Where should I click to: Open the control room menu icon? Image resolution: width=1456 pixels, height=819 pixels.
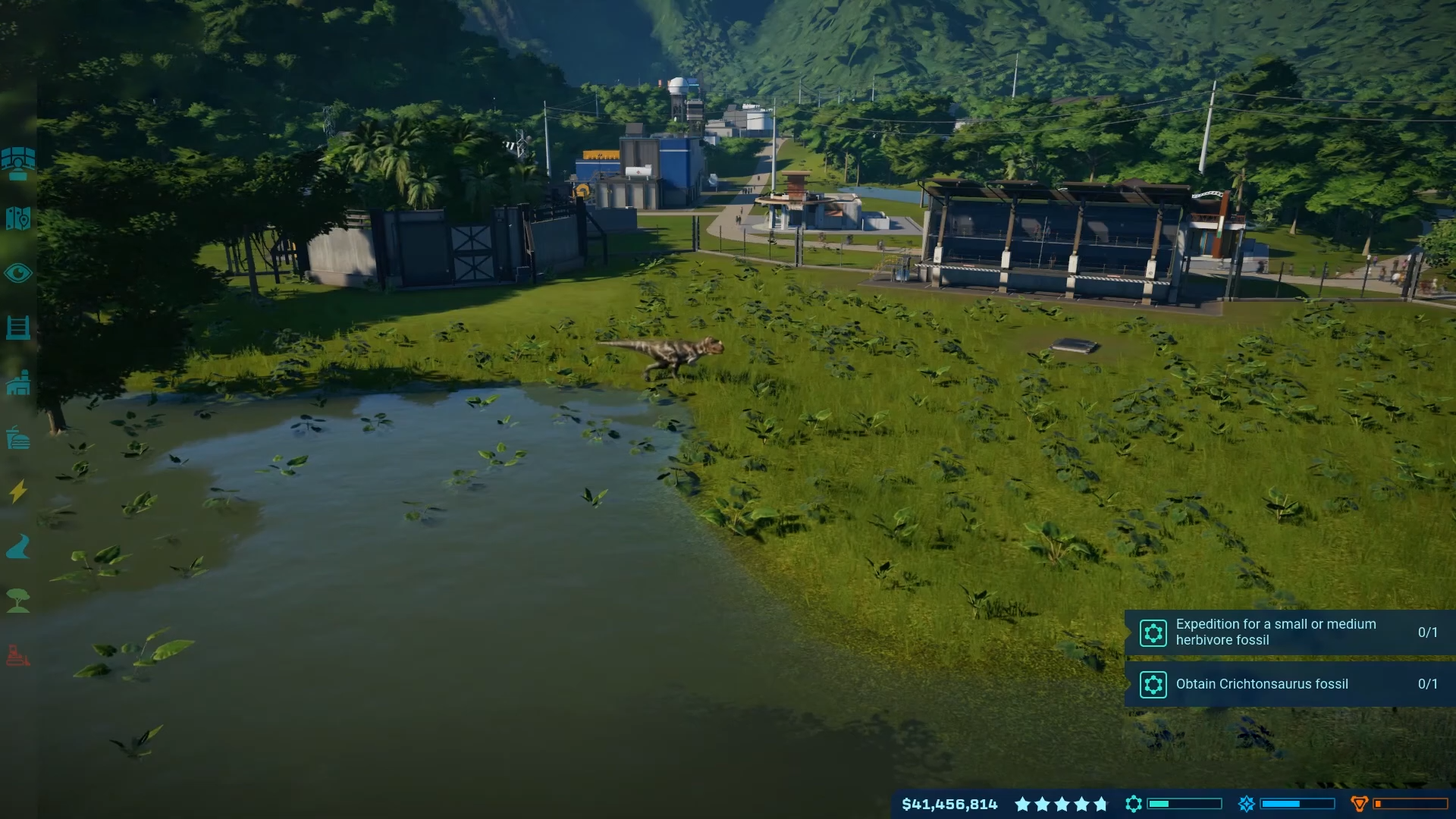tap(18, 163)
